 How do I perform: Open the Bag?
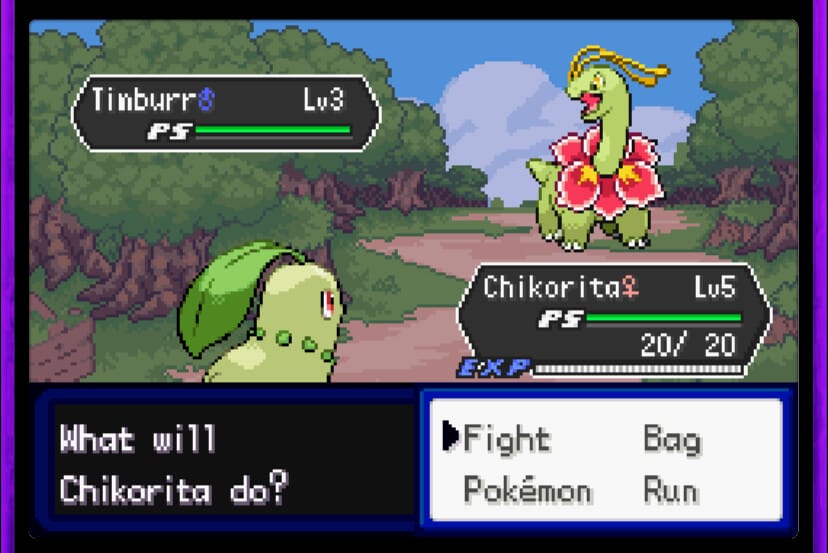pyautogui.click(x=671, y=439)
